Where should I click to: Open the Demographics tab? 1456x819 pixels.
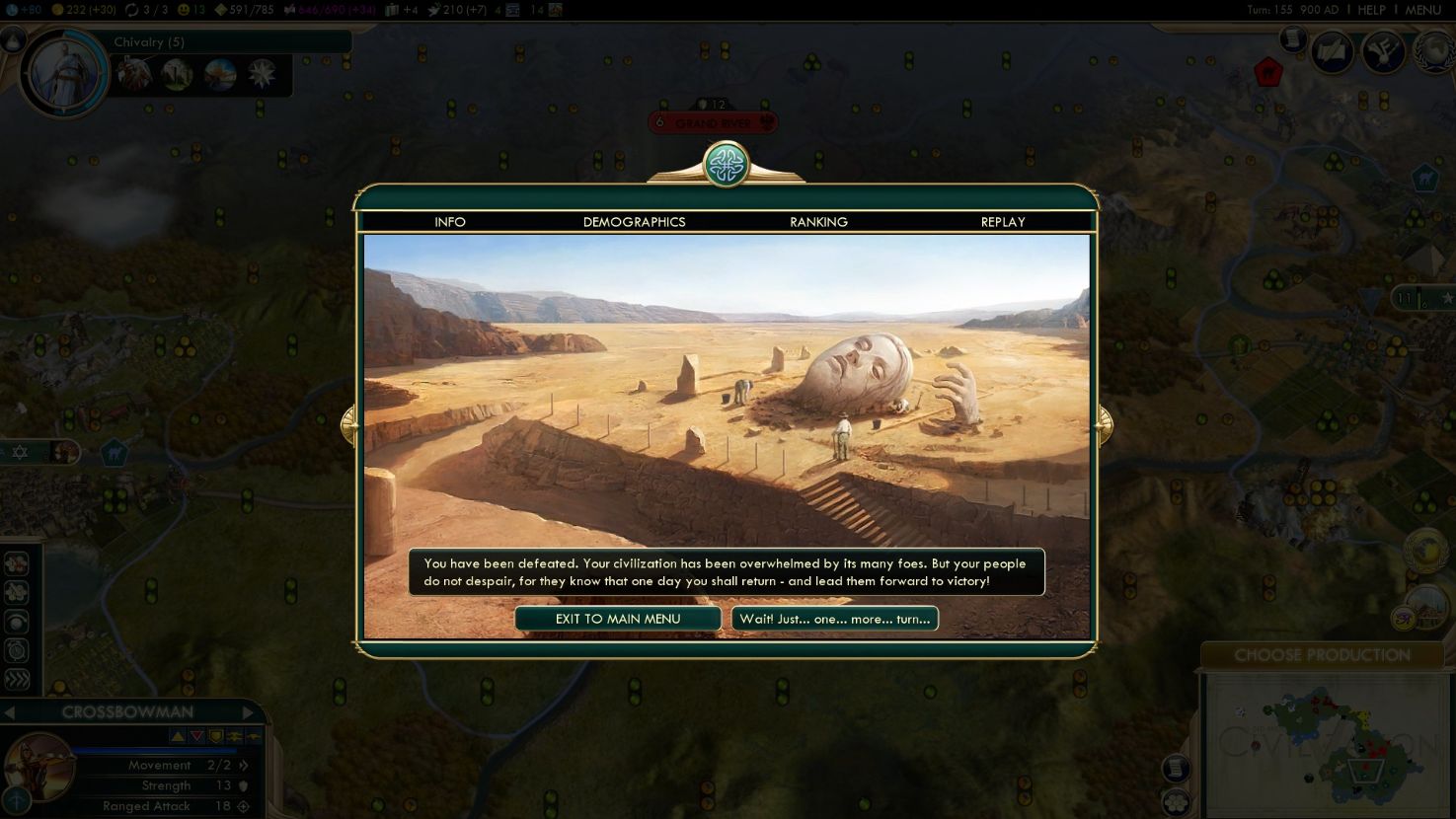[634, 222]
